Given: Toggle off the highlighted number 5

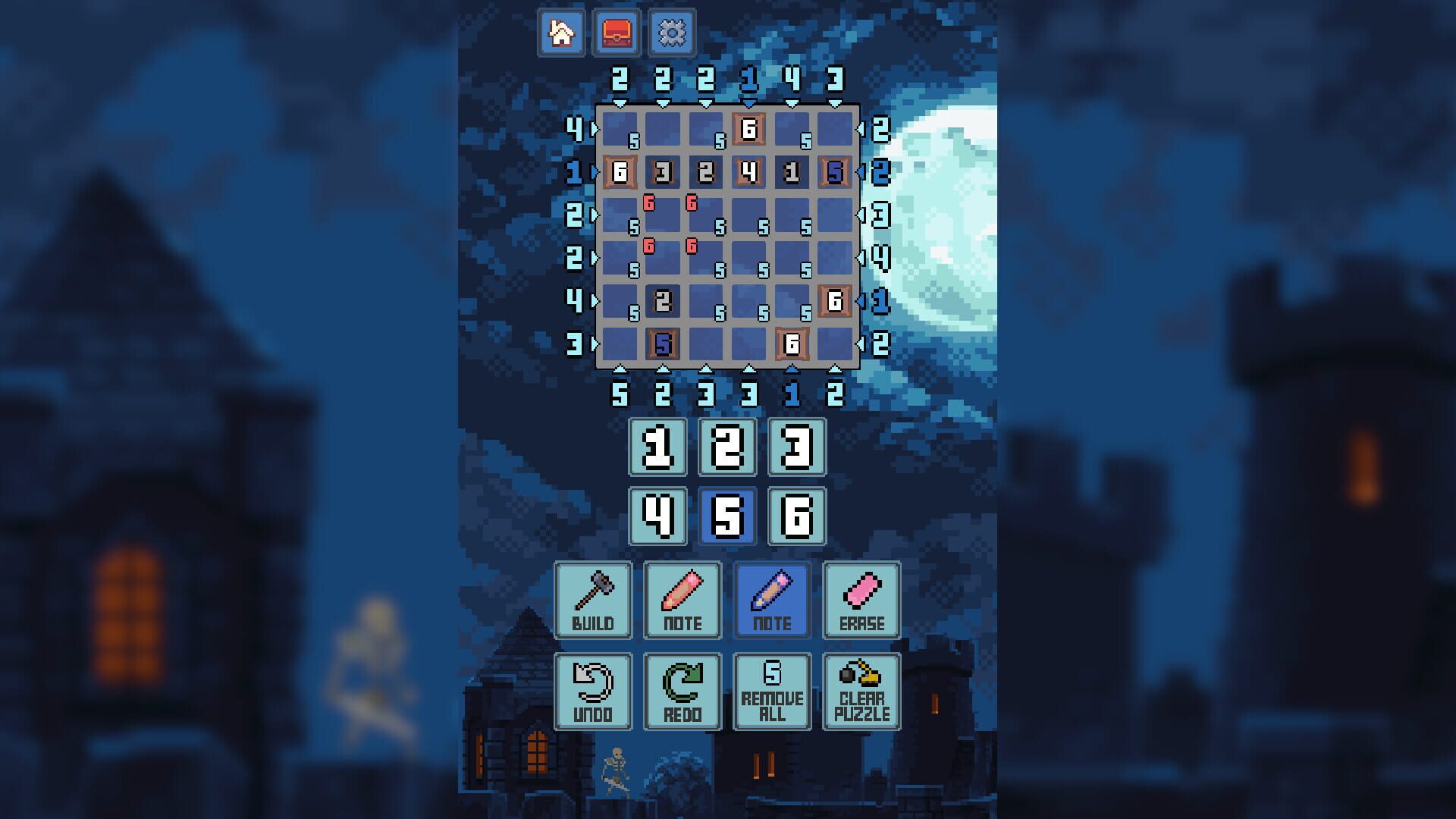Looking at the screenshot, I should coord(727,516).
